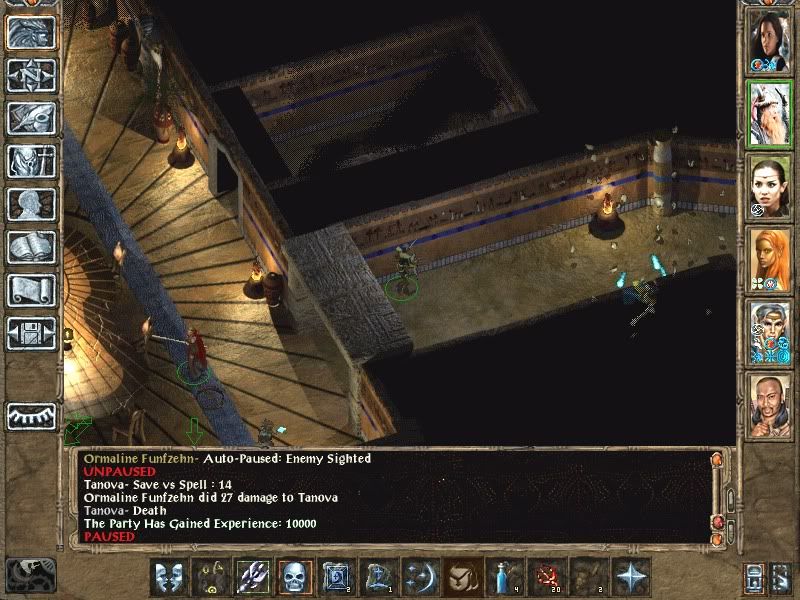Screen dimensions: 800x600
Task: Select the orange-haired woman portrait
Action: click(770, 260)
